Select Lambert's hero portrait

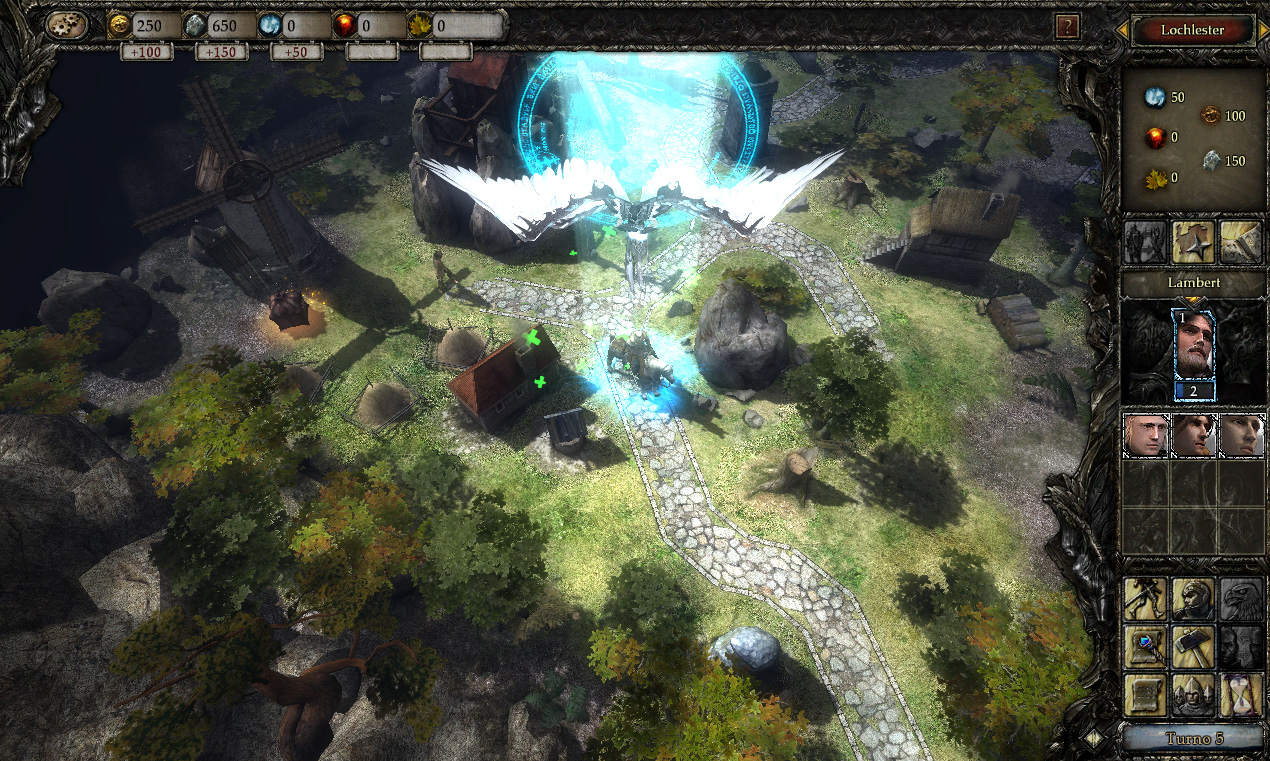pos(1193,350)
